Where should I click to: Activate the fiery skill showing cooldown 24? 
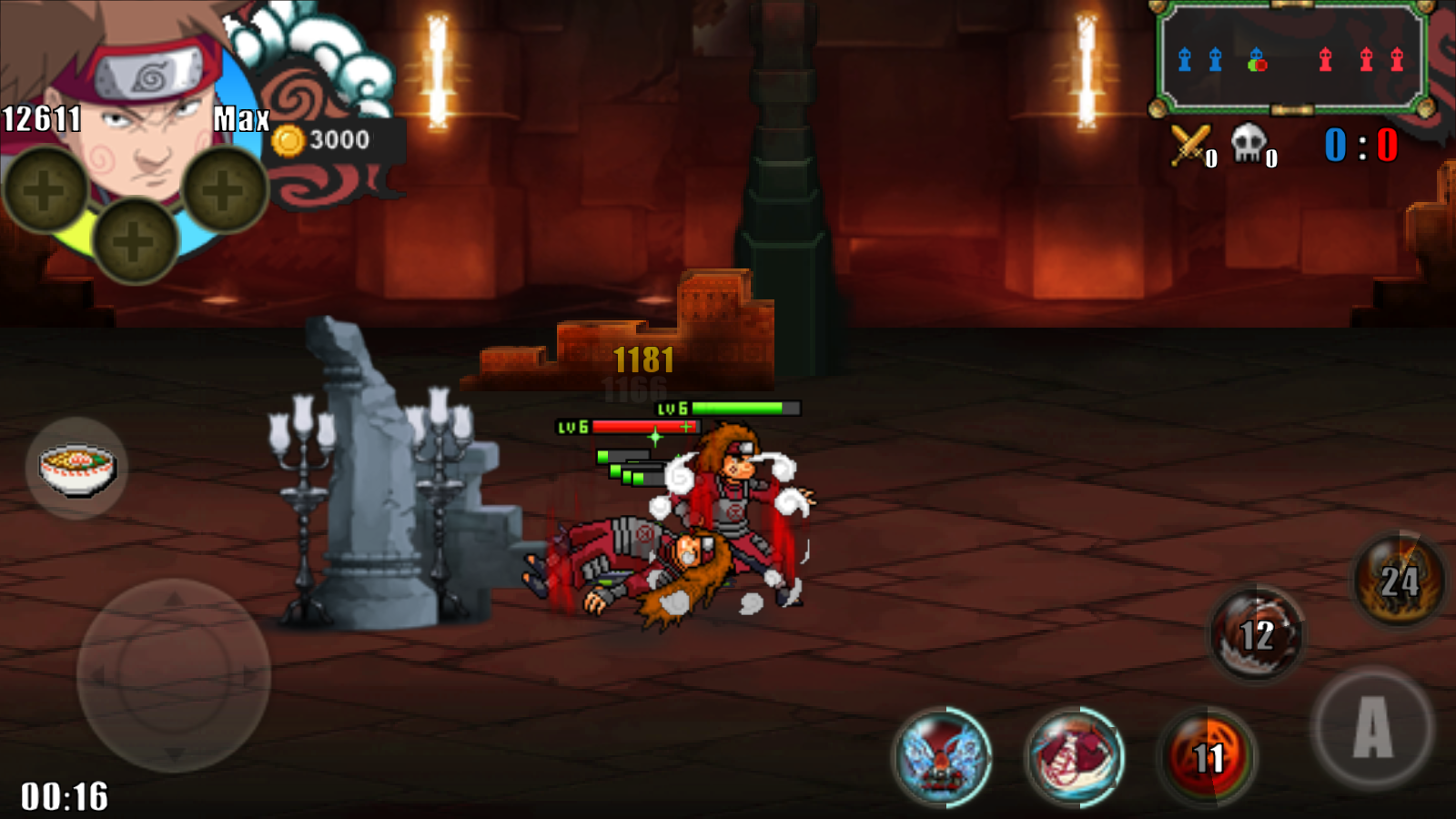click(1399, 580)
